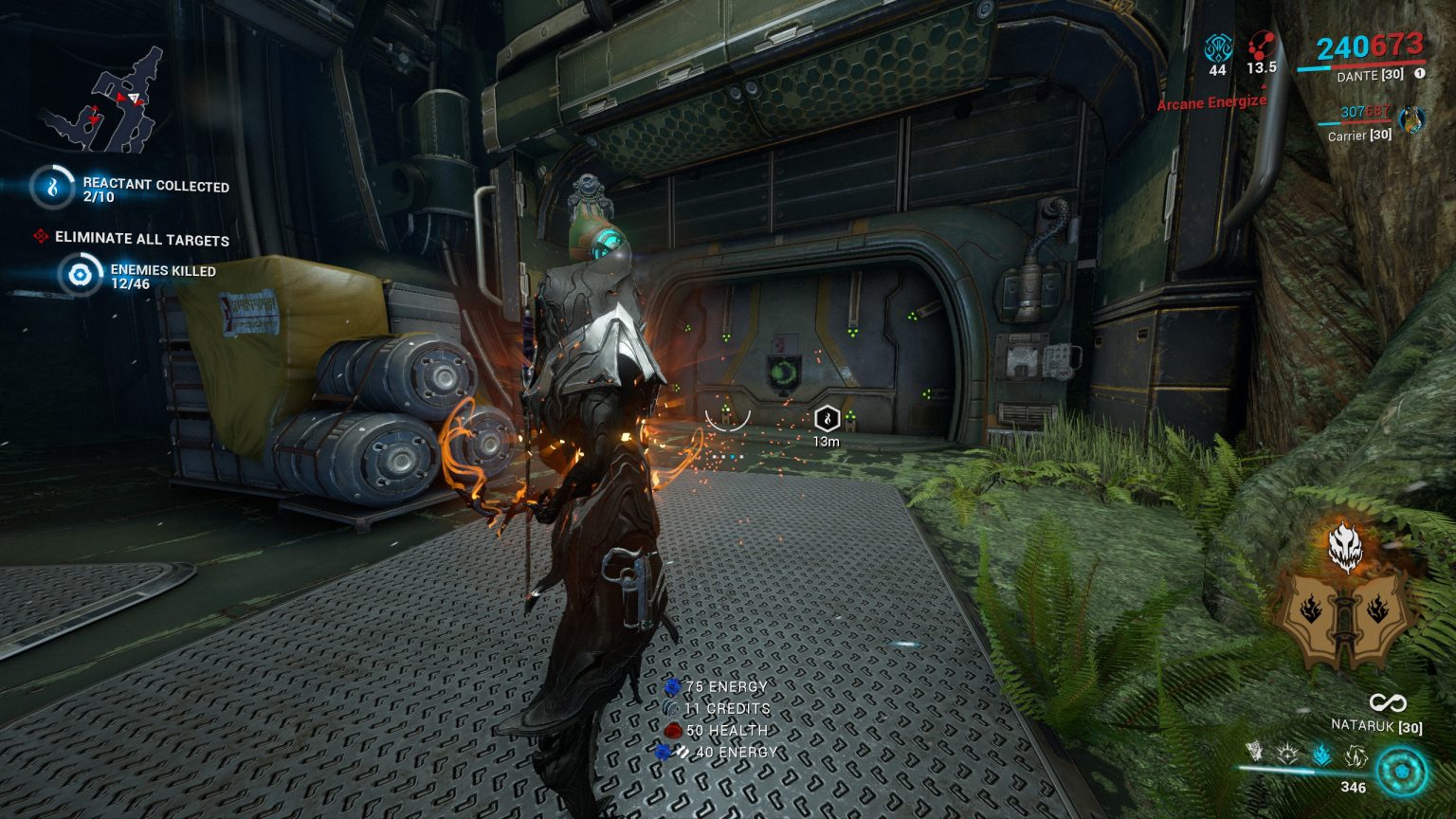
Task: Click the circled 1 badge beside DANTE [30]
Action: (1422, 76)
